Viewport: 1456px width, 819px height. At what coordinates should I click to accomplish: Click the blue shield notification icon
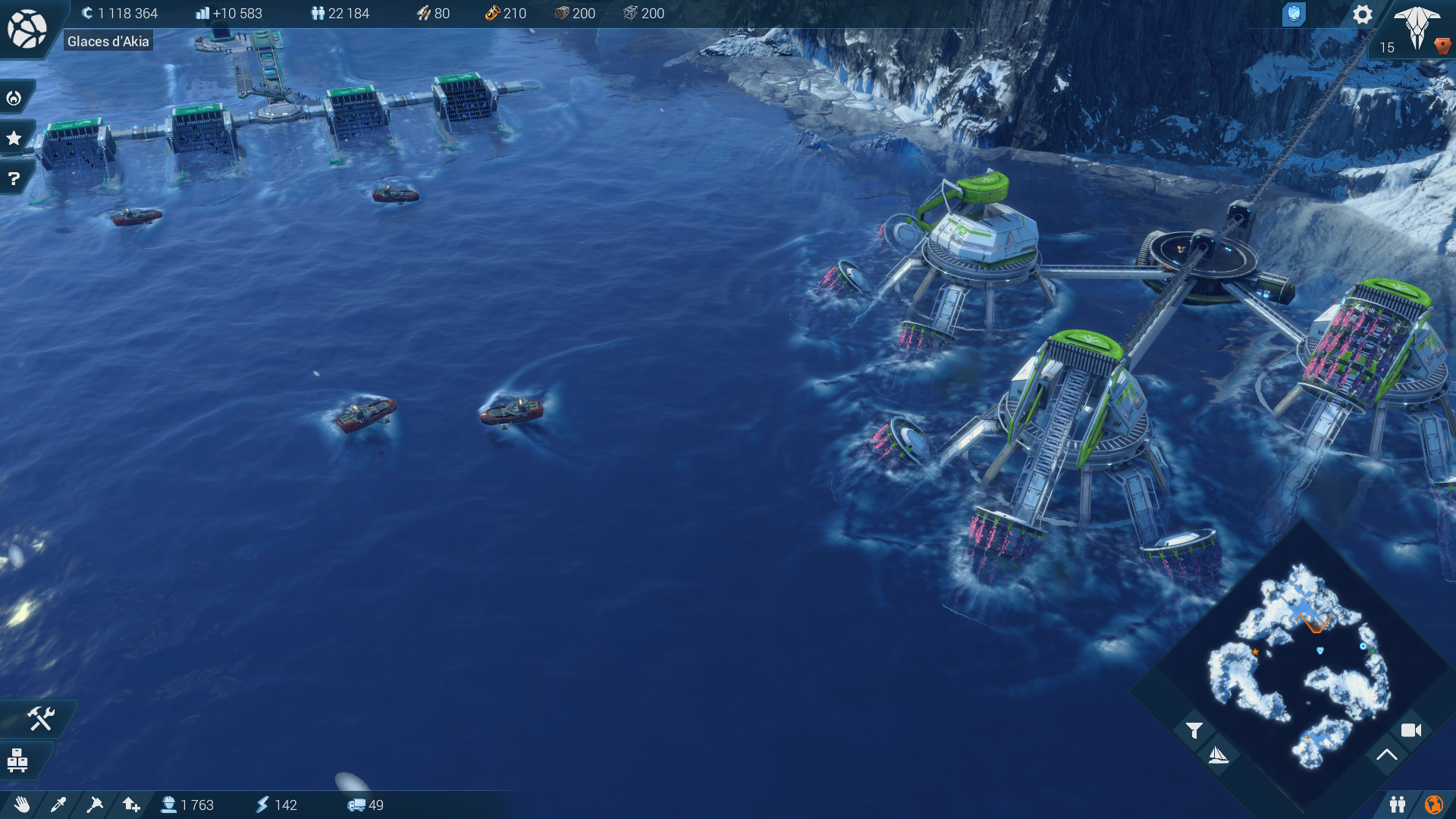(1294, 14)
